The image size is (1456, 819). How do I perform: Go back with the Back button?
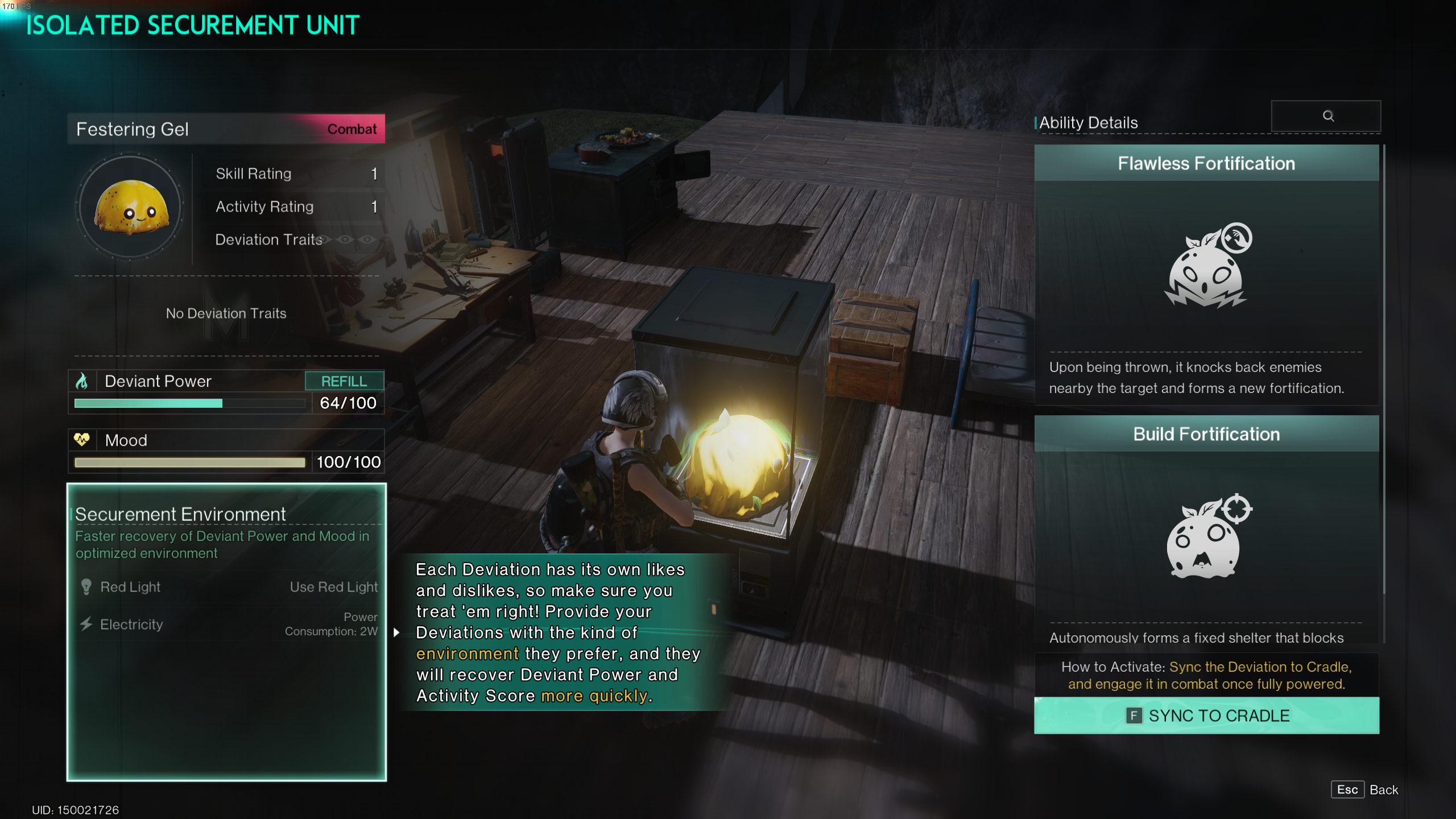coord(1364,789)
